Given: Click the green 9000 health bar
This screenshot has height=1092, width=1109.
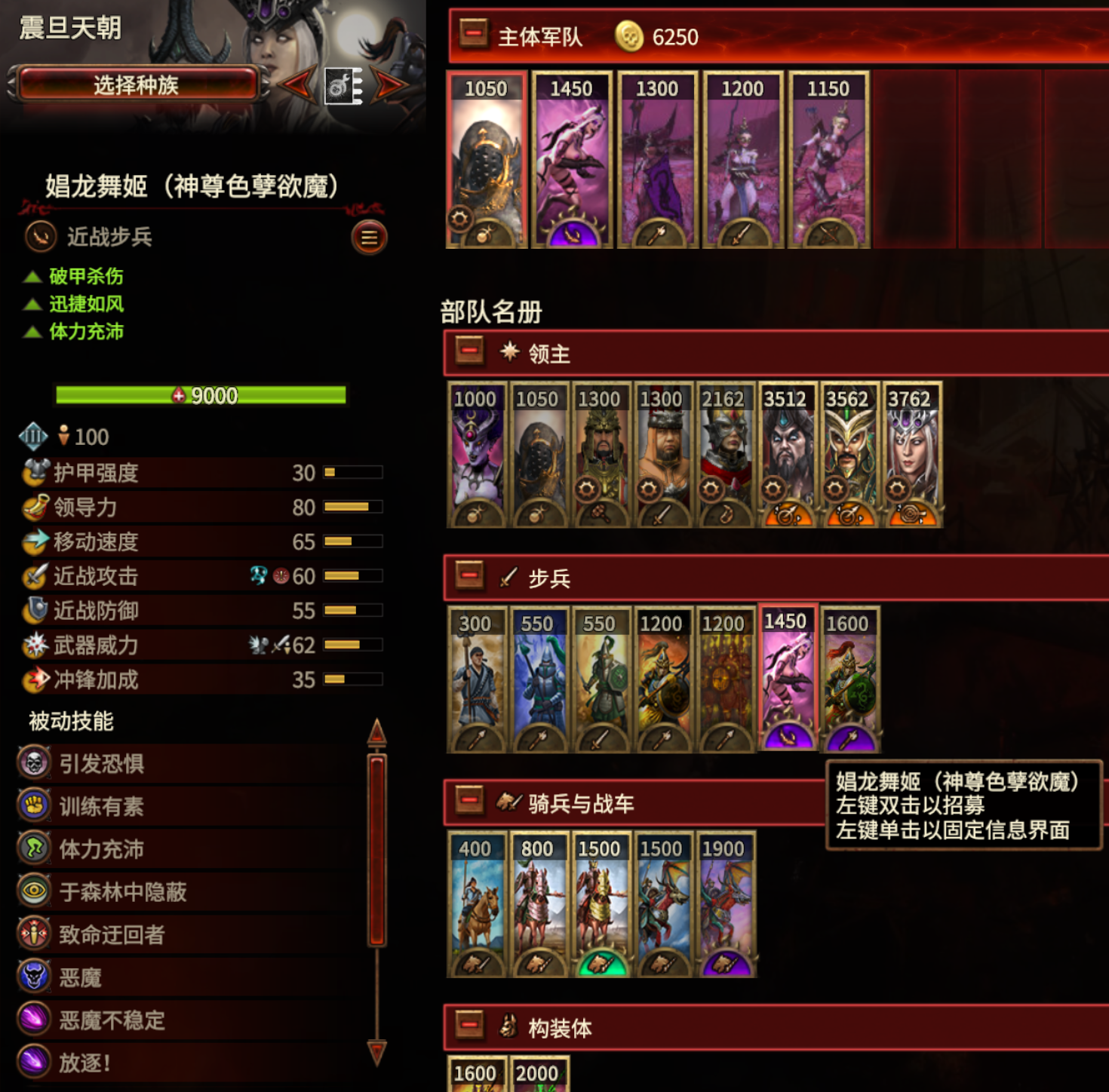Looking at the screenshot, I should (200, 395).
